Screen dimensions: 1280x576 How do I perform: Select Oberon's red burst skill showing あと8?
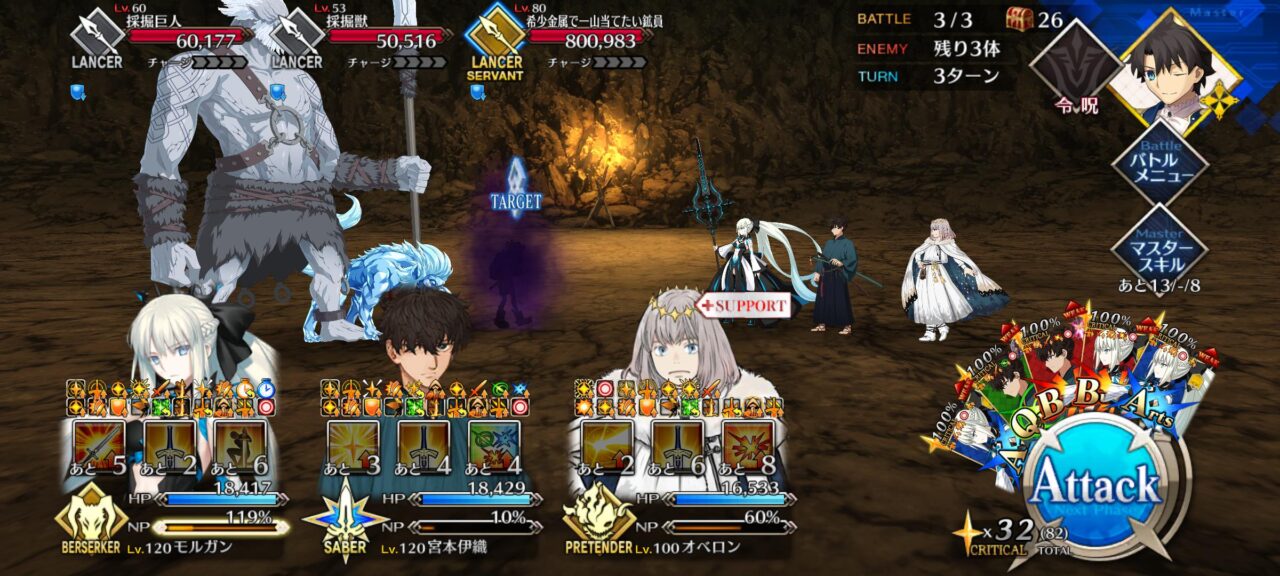pyautogui.click(x=748, y=446)
